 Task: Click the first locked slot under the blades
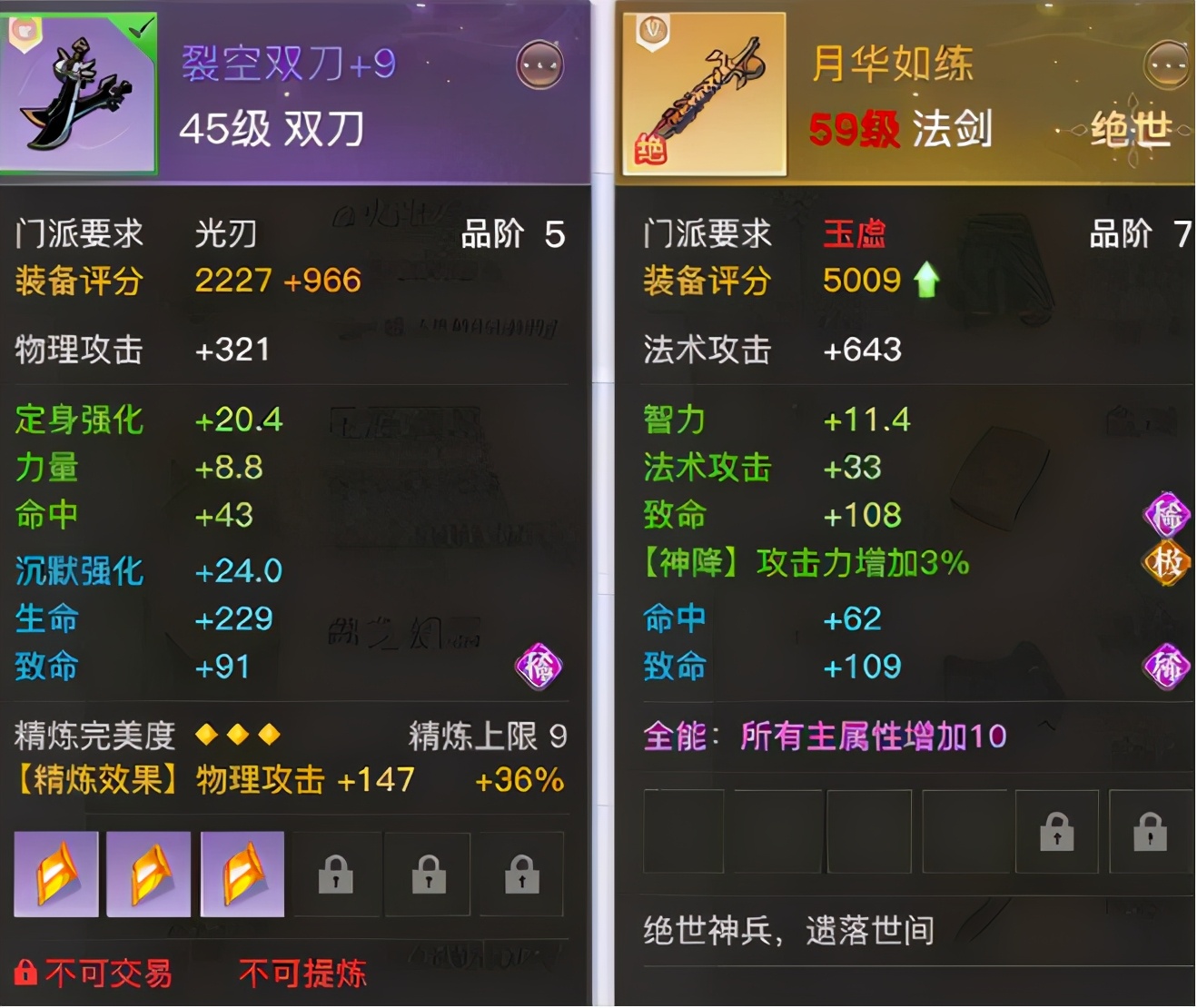[336, 875]
